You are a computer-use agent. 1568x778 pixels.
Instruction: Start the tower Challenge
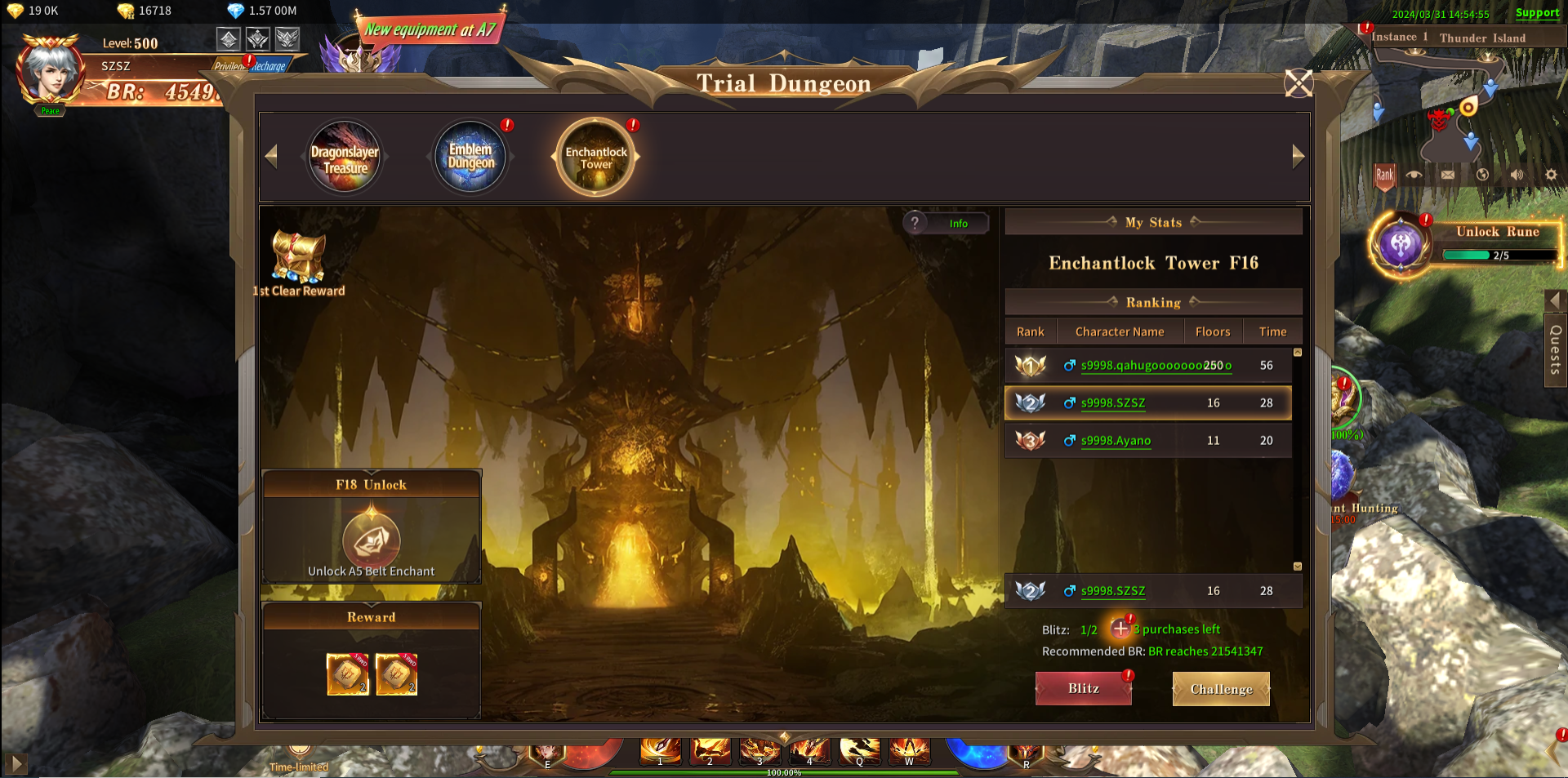[x=1221, y=689]
